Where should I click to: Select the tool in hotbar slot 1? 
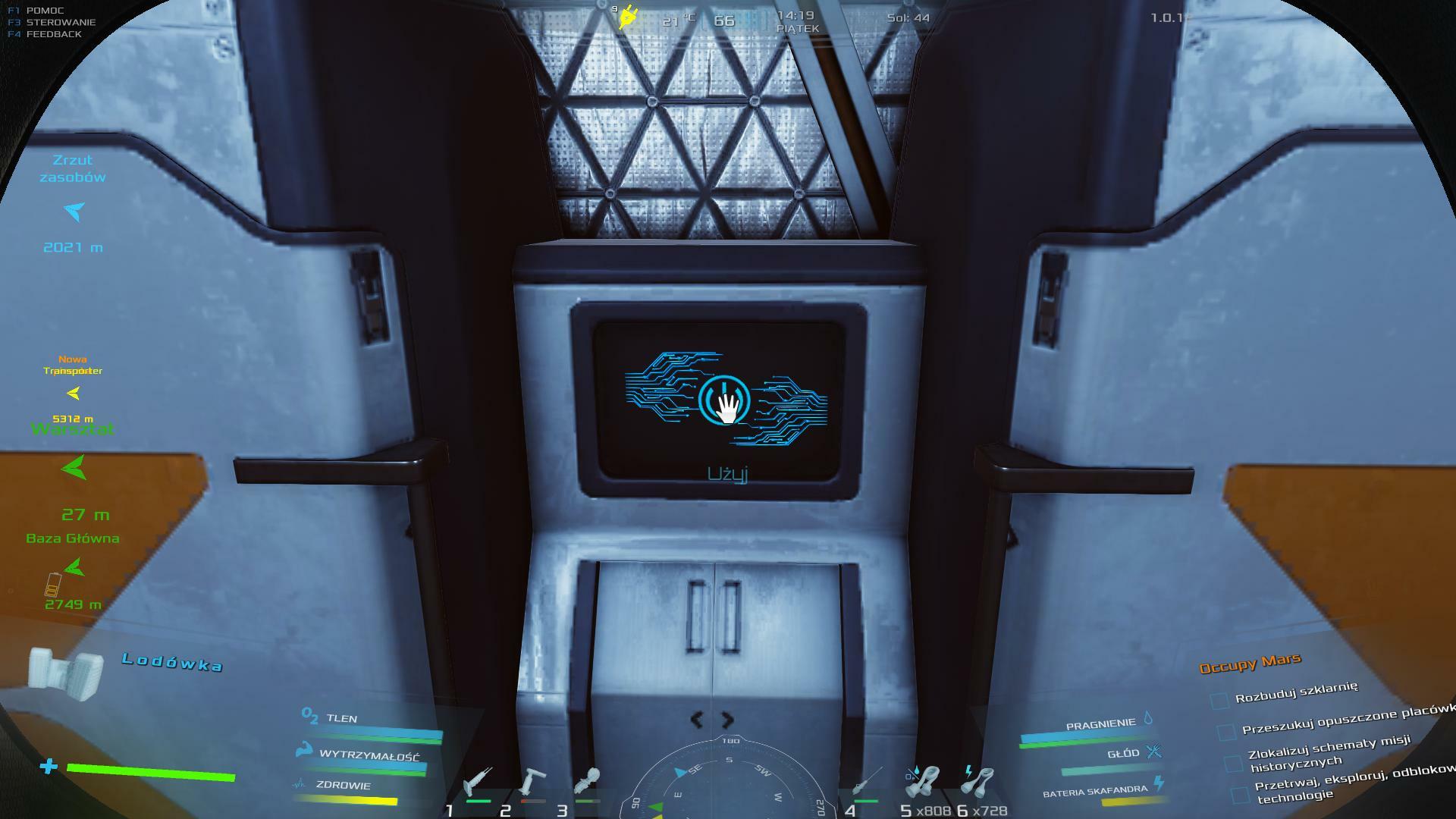click(479, 781)
